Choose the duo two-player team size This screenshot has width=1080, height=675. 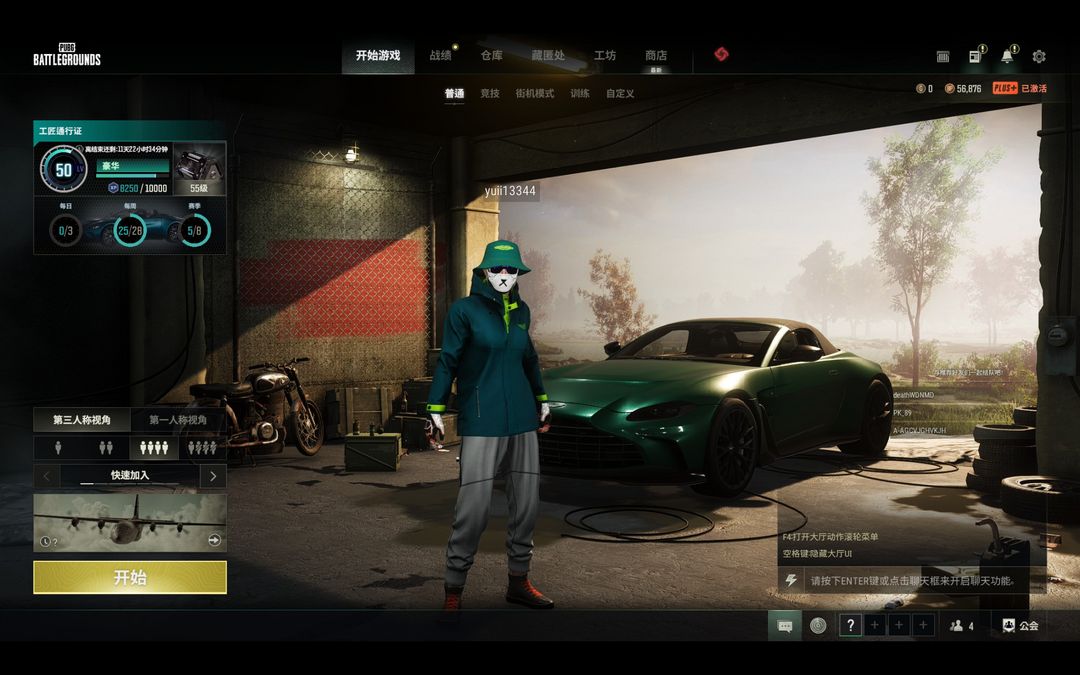pos(106,448)
